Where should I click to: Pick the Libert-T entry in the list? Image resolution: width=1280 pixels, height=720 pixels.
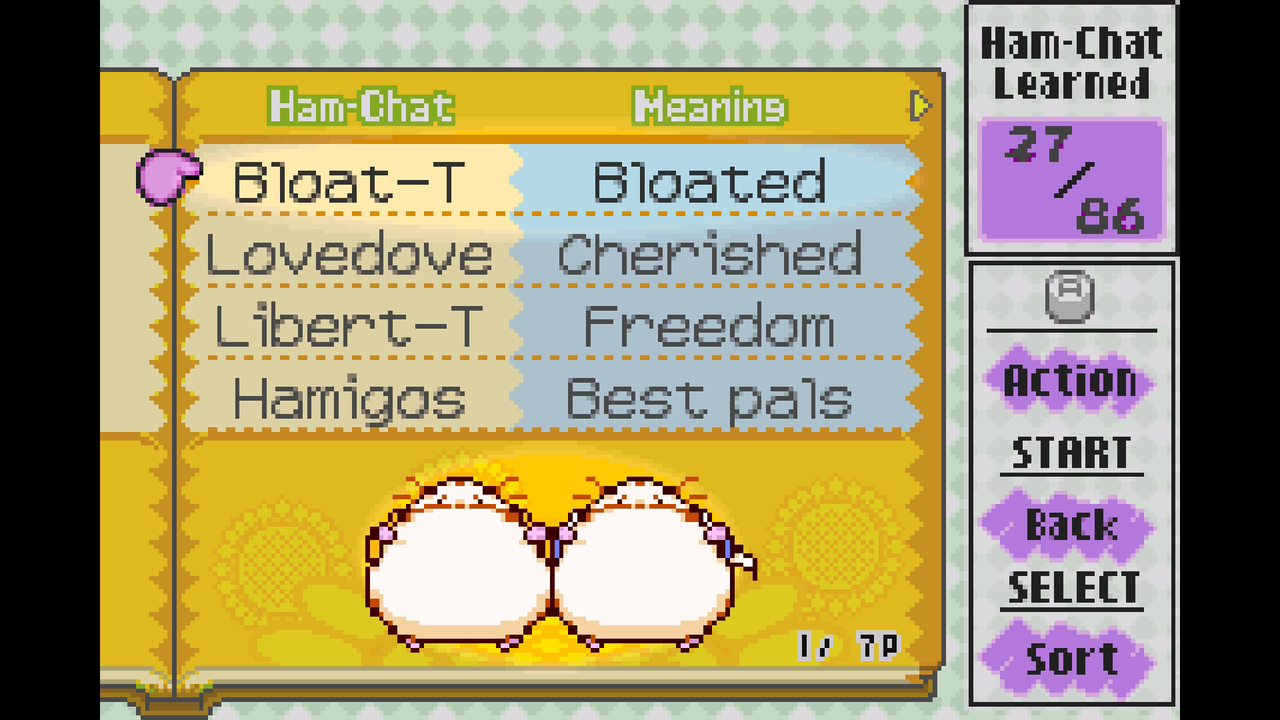pyautogui.click(x=349, y=327)
